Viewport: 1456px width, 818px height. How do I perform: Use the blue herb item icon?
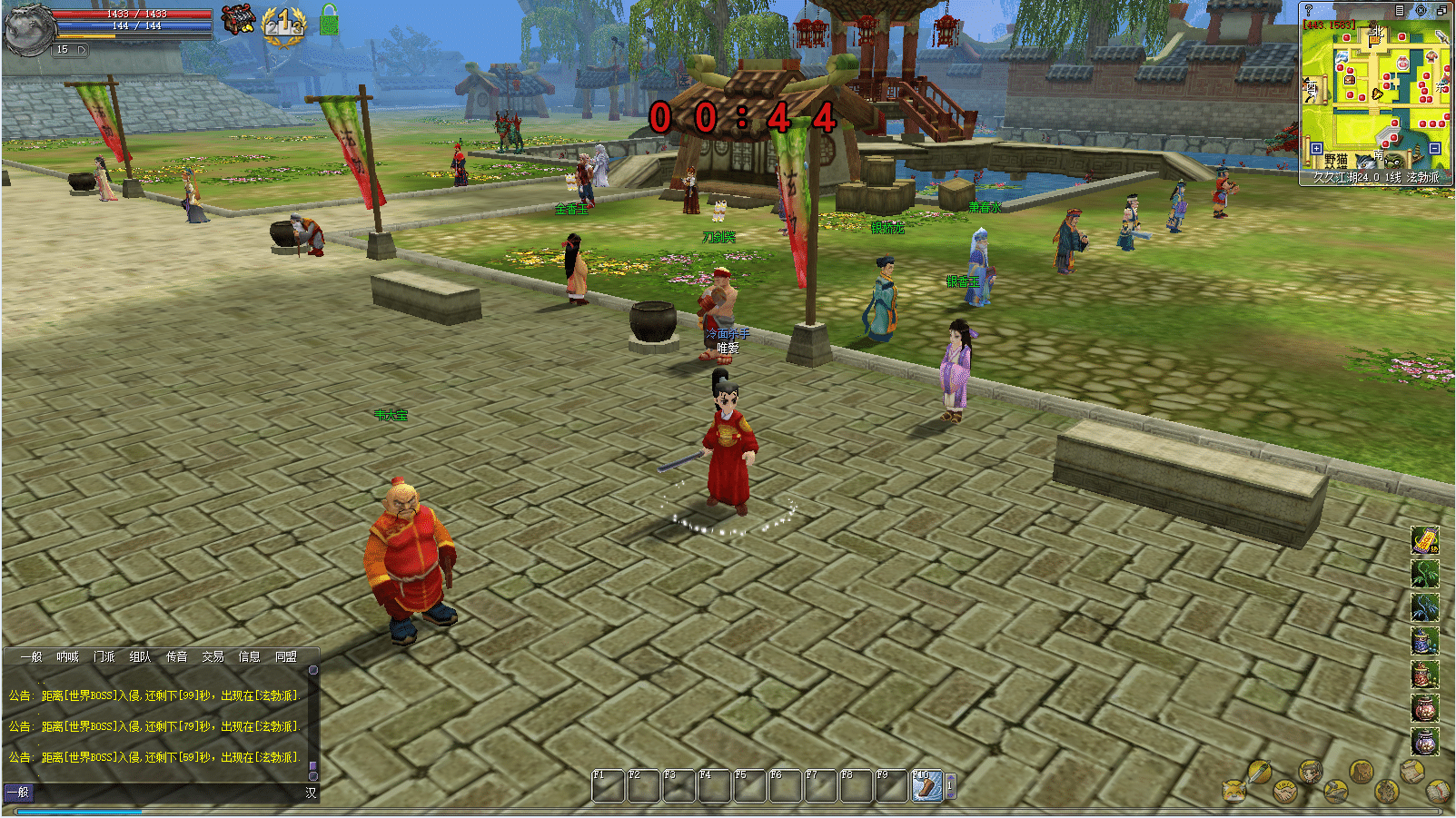[1424, 607]
